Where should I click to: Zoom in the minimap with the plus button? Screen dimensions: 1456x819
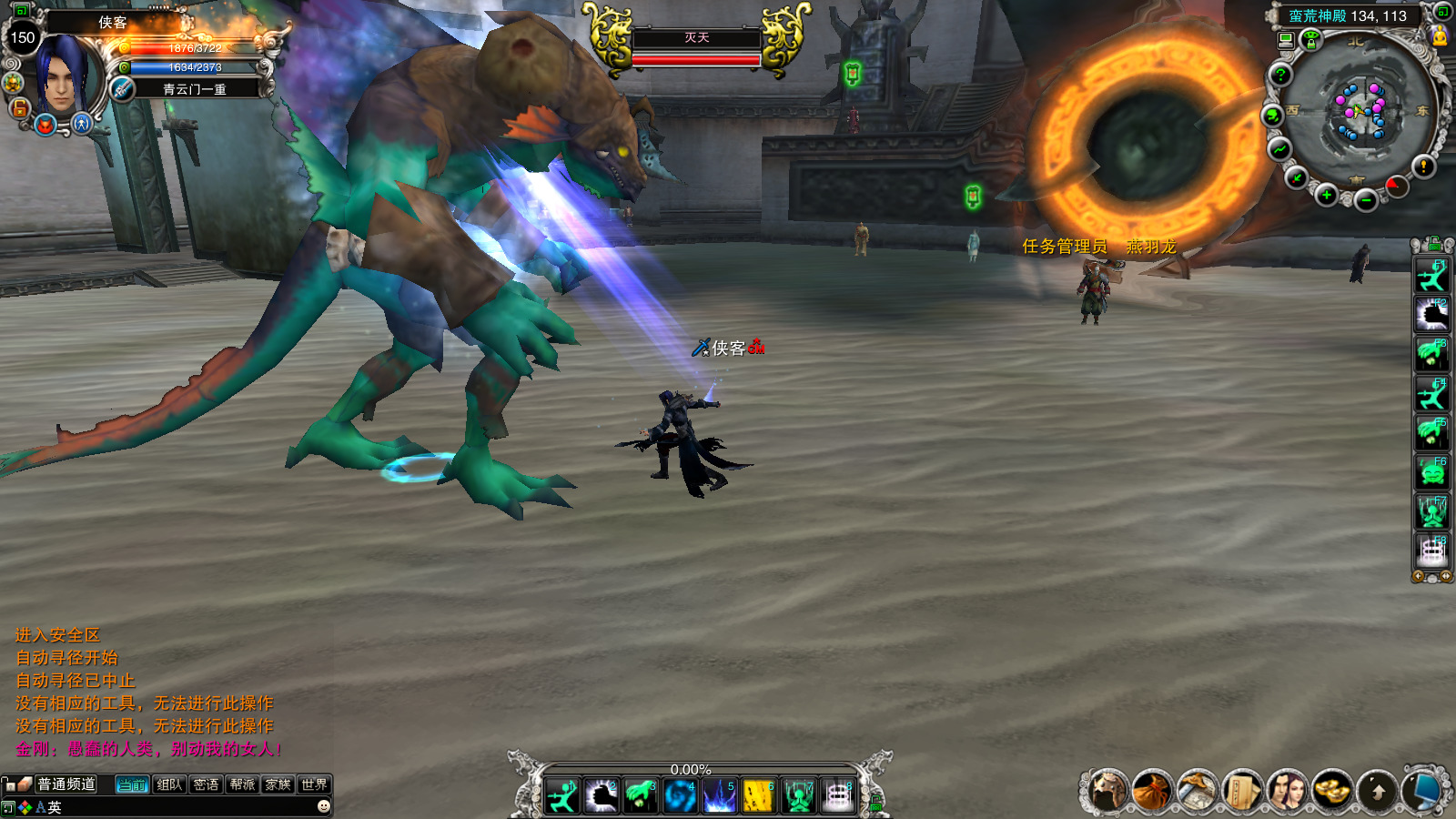pyautogui.click(x=1327, y=196)
